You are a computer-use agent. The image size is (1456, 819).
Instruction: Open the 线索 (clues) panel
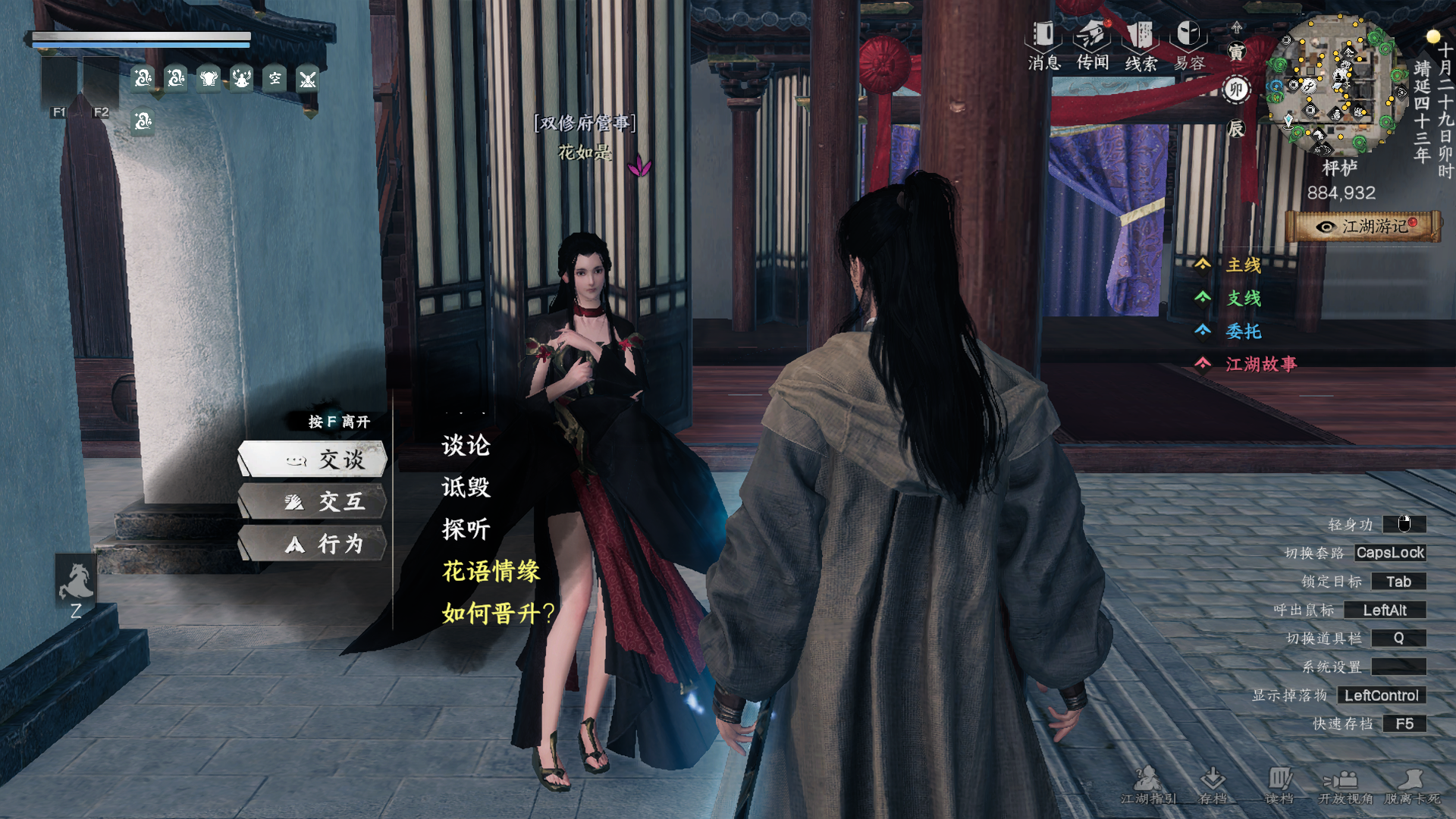coord(1141,36)
